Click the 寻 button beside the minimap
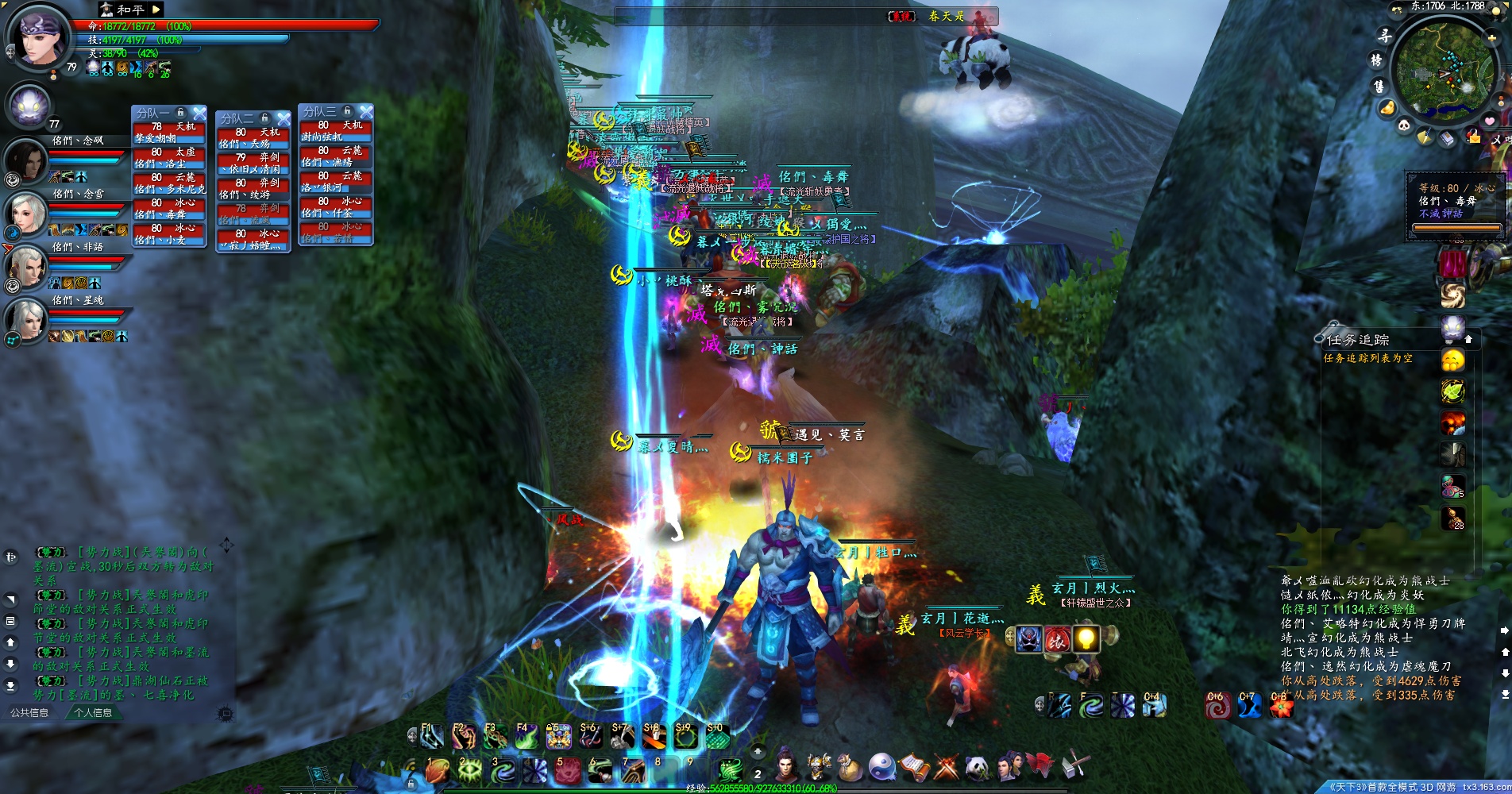This screenshot has height=794, width=1512. tap(1384, 36)
